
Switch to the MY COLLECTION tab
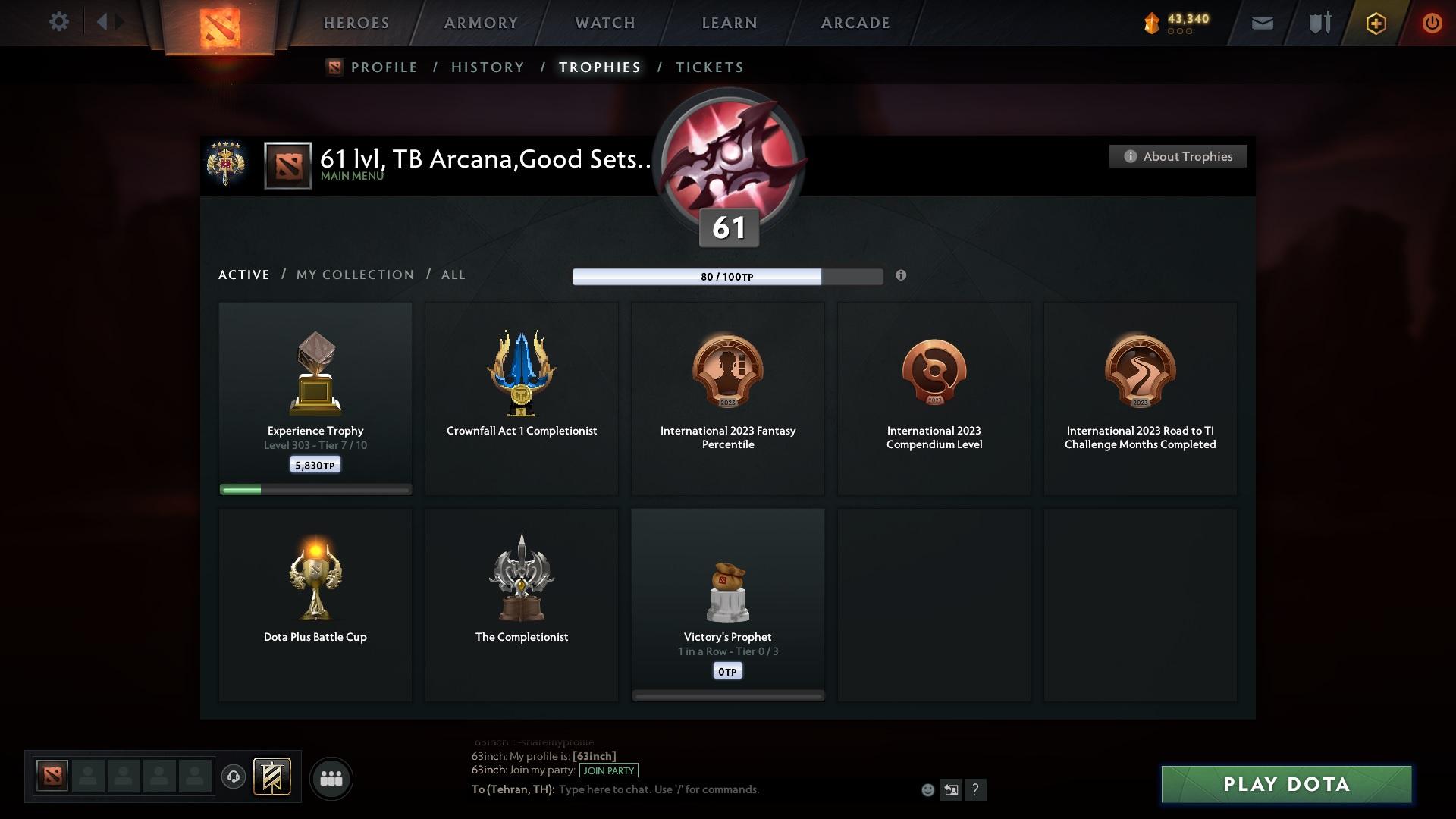tap(354, 275)
